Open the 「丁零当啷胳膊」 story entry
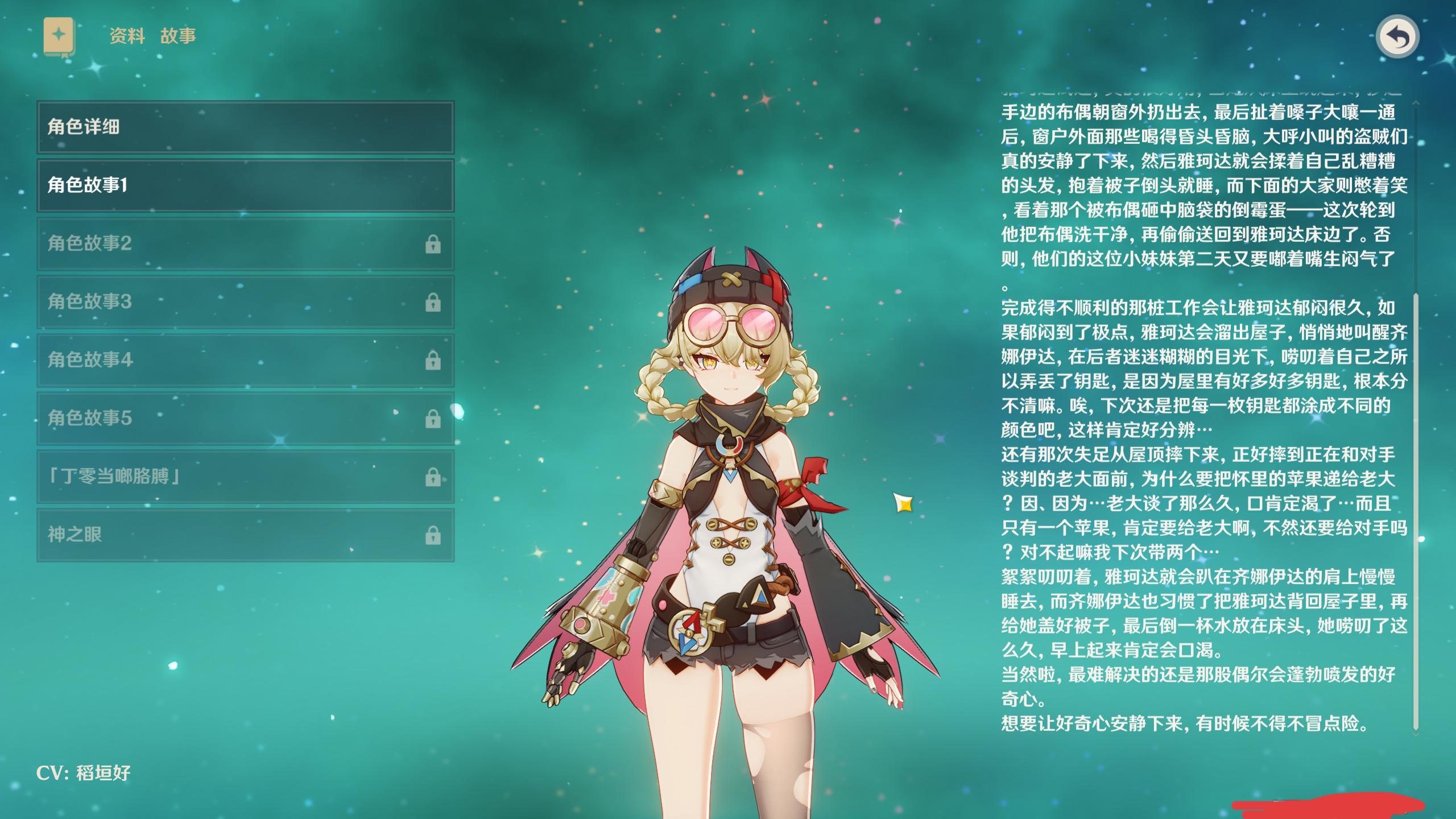Image resolution: width=1456 pixels, height=819 pixels. click(245, 477)
